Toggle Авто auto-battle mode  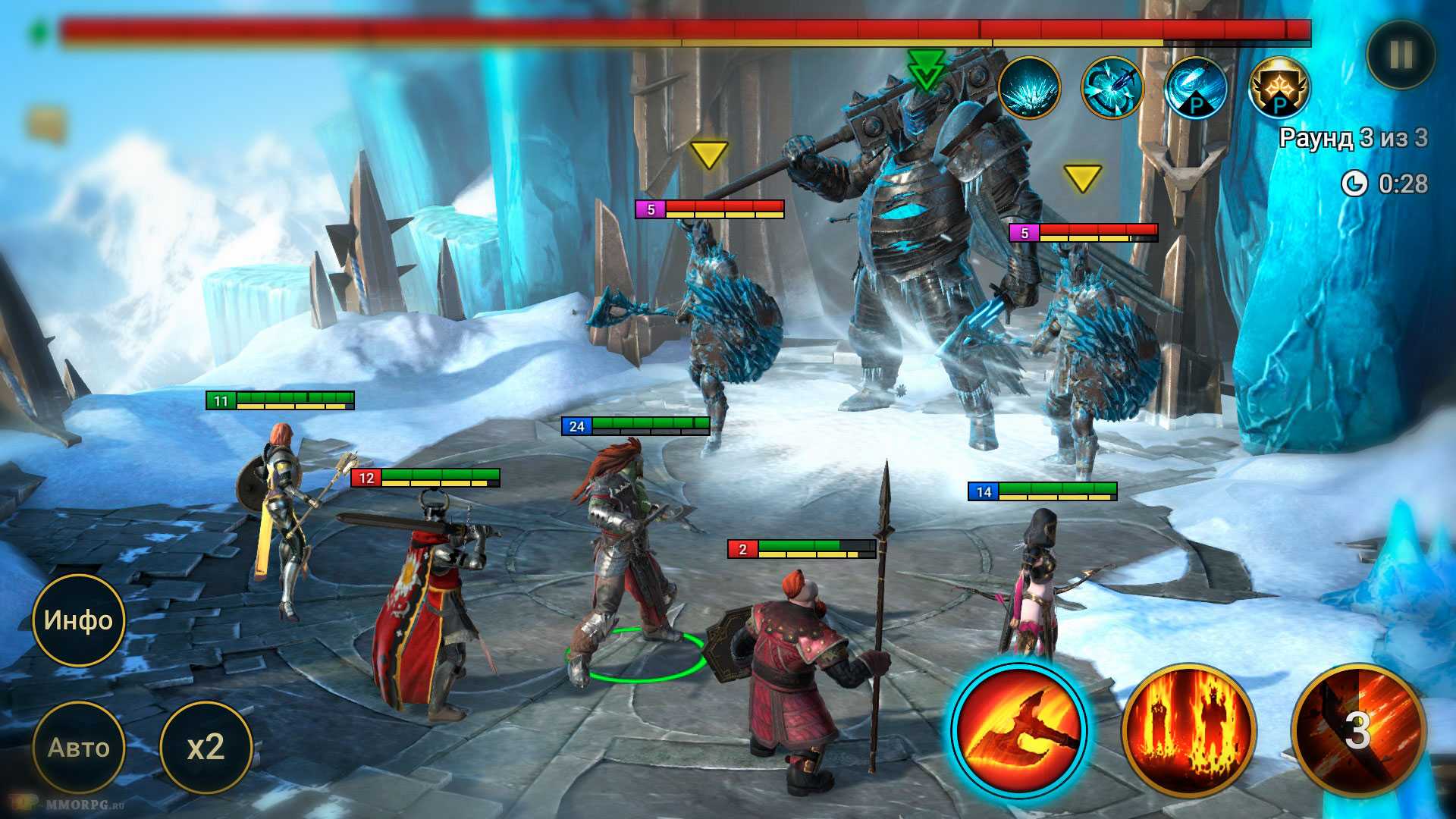pyautogui.click(x=78, y=748)
